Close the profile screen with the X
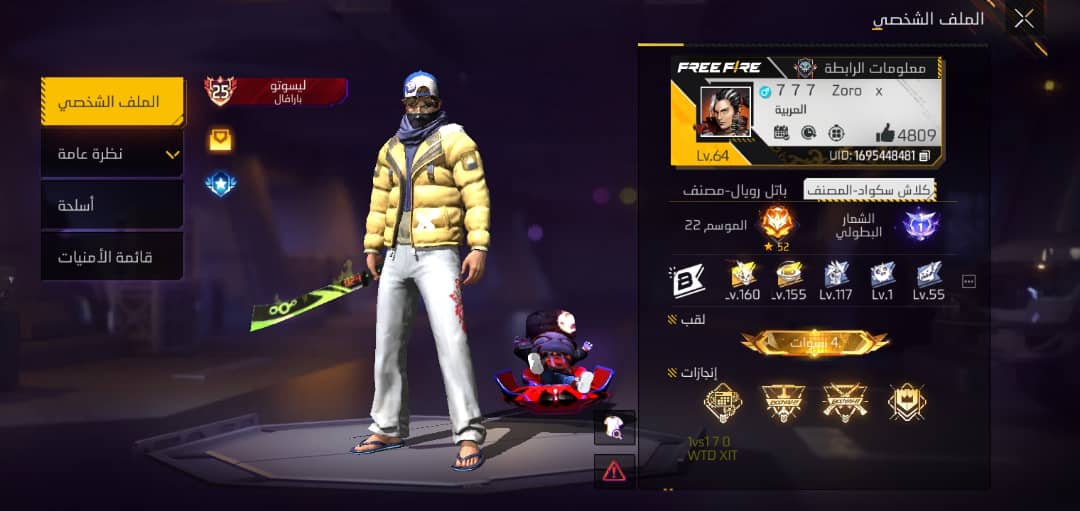The image size is (1080, 511). point(1024,18)
